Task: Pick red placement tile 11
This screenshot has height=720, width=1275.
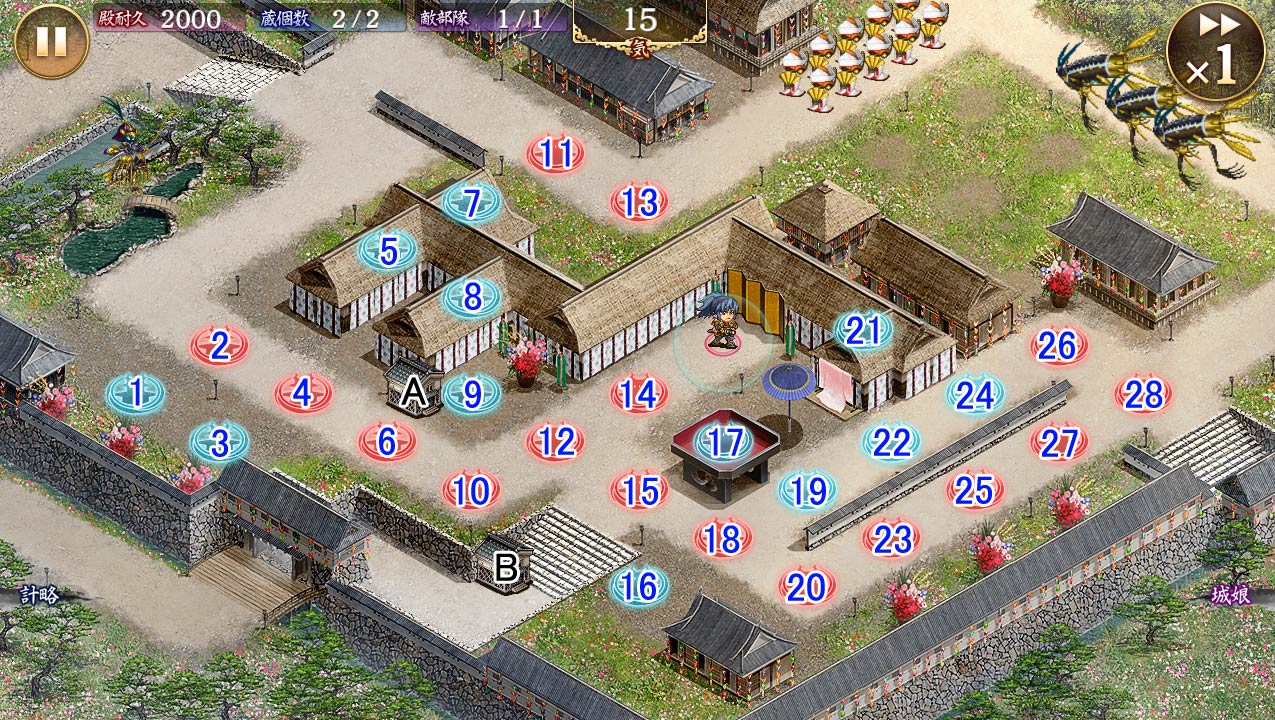Action: tap(556, 154)
